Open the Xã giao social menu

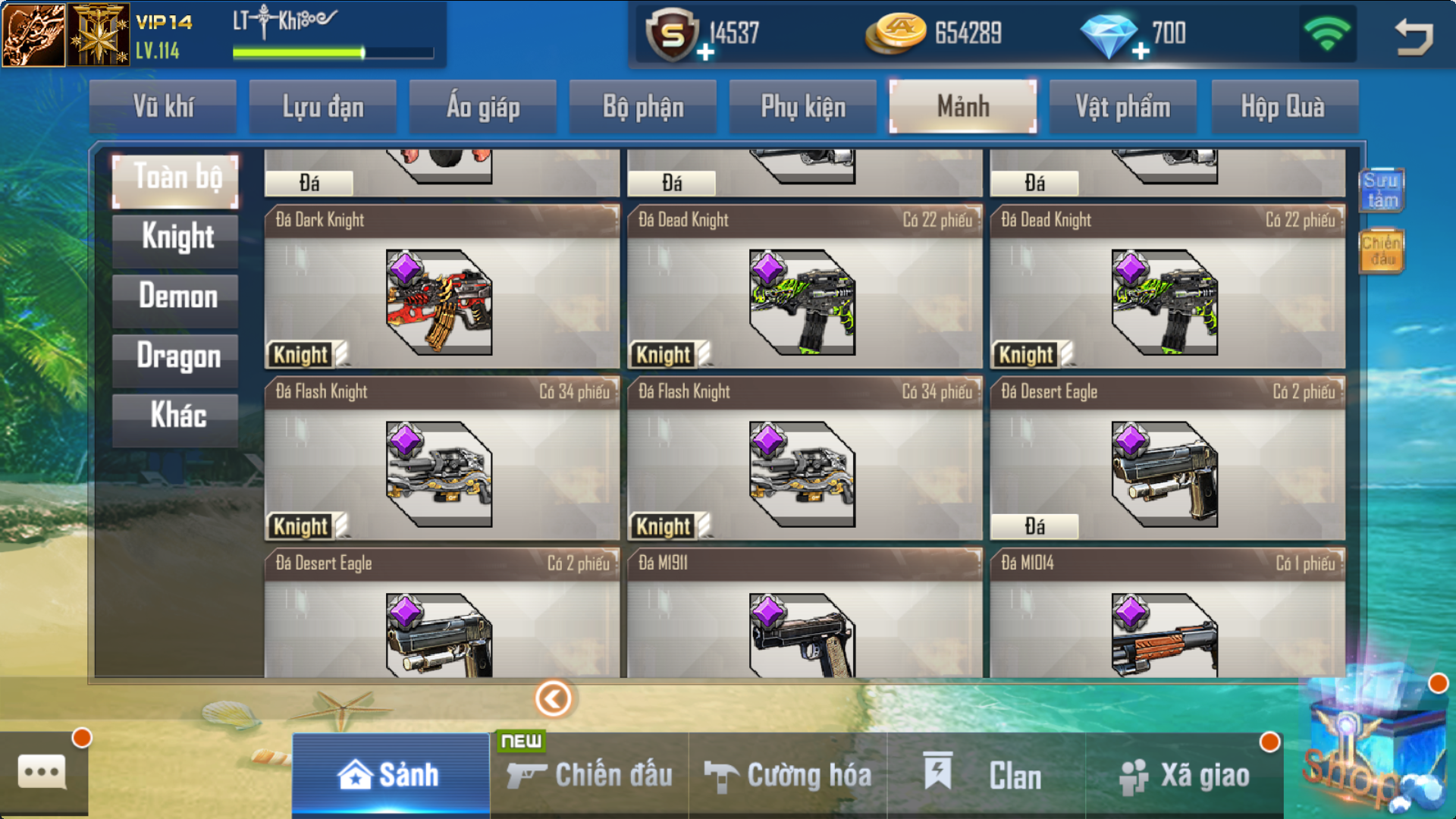(x=1185, y=775)
